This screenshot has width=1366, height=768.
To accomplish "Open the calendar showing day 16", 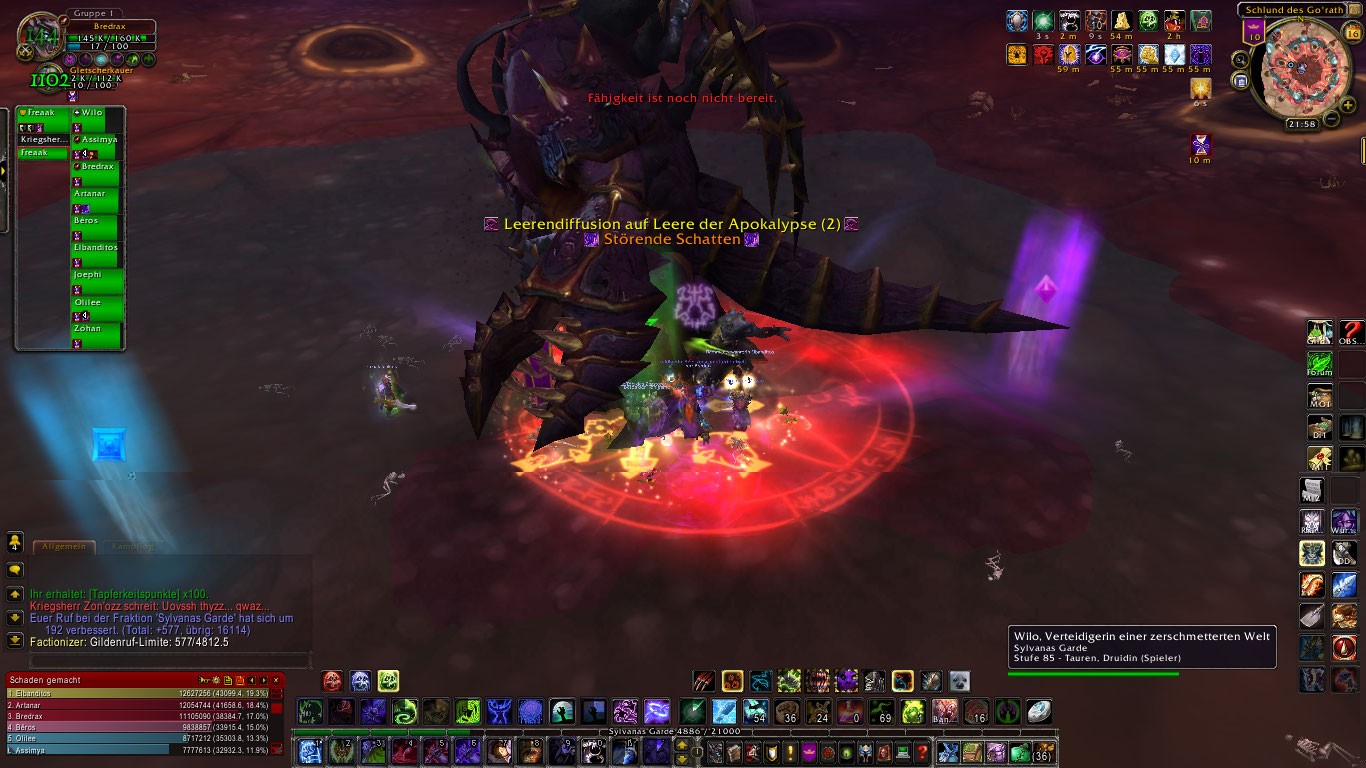I will [1353, 33].
